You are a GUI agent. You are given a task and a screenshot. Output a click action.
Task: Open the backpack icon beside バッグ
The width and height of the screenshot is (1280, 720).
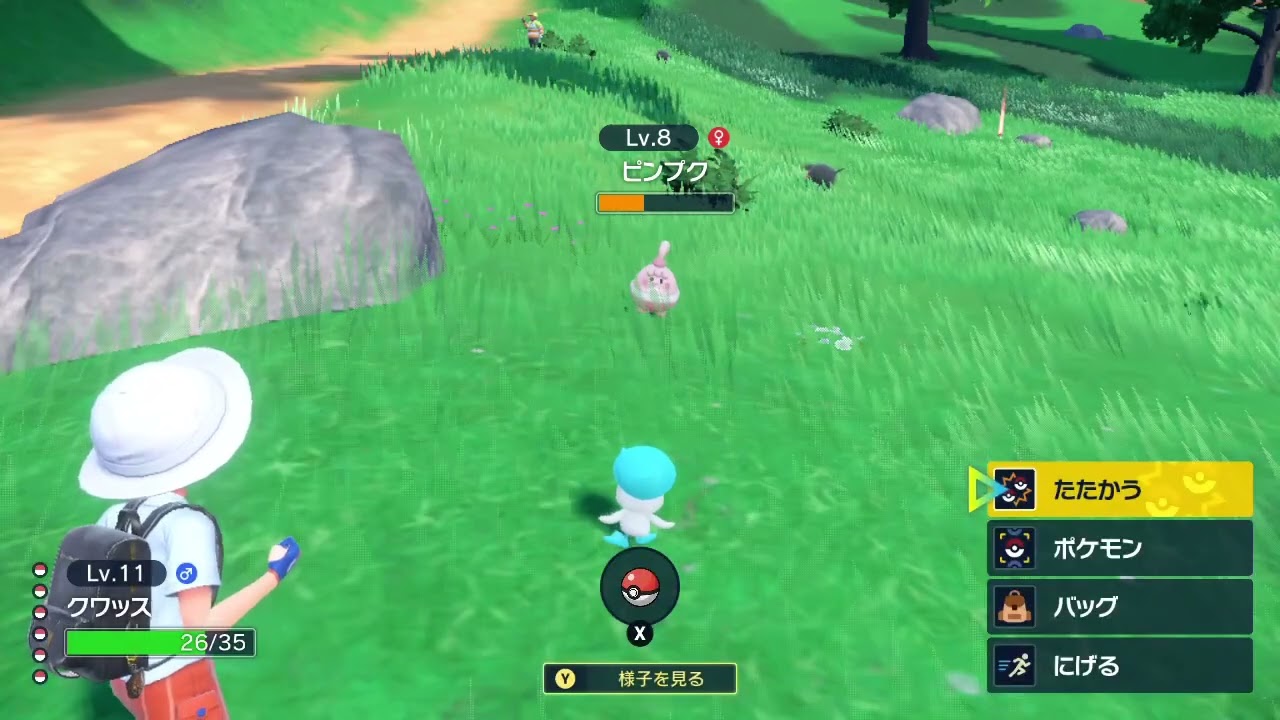tap(1016, 607)
